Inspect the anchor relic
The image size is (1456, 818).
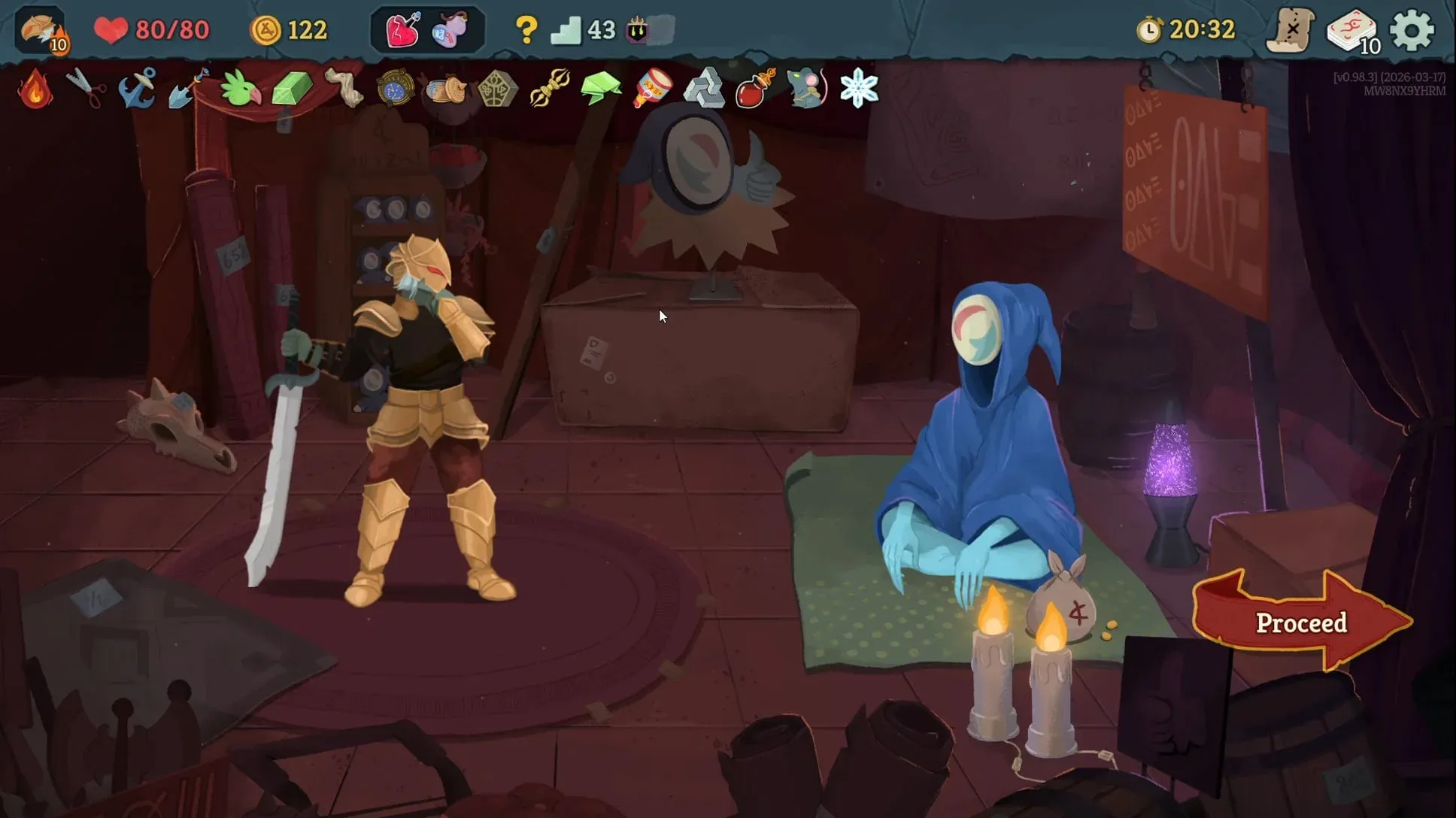tap(138, 89)
